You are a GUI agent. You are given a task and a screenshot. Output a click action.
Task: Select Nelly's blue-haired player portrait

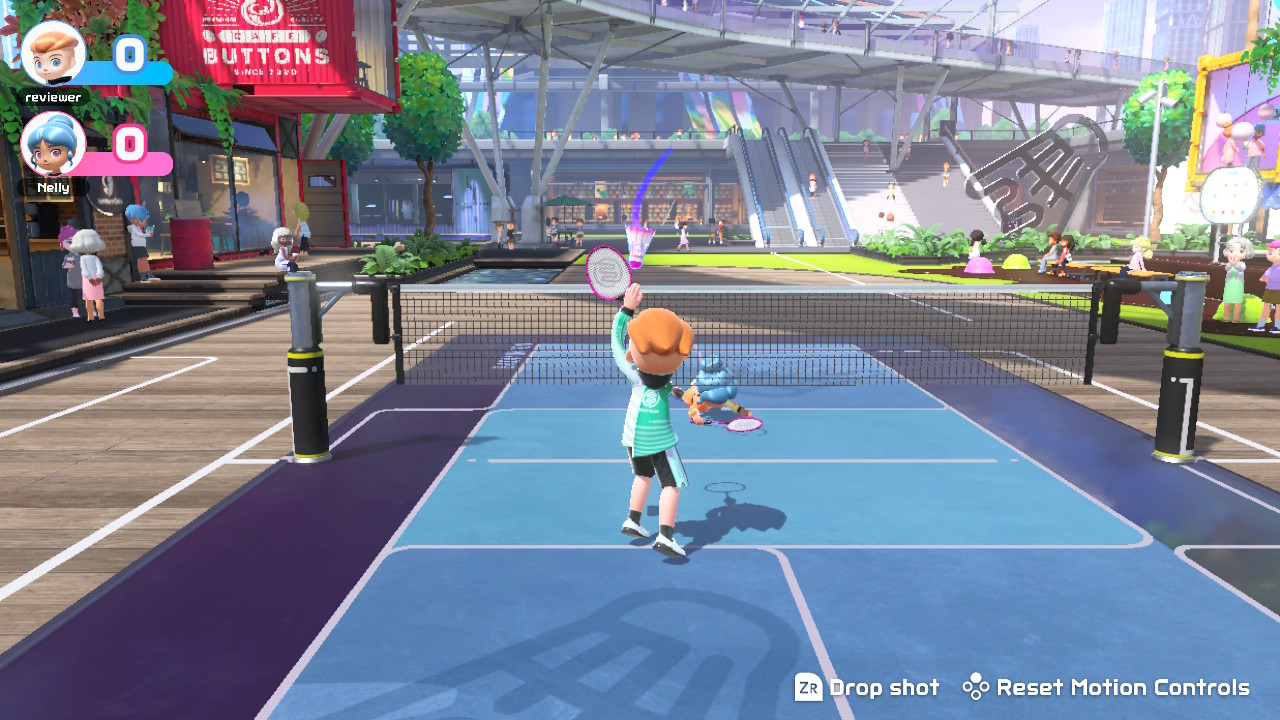tap(53, 144)
